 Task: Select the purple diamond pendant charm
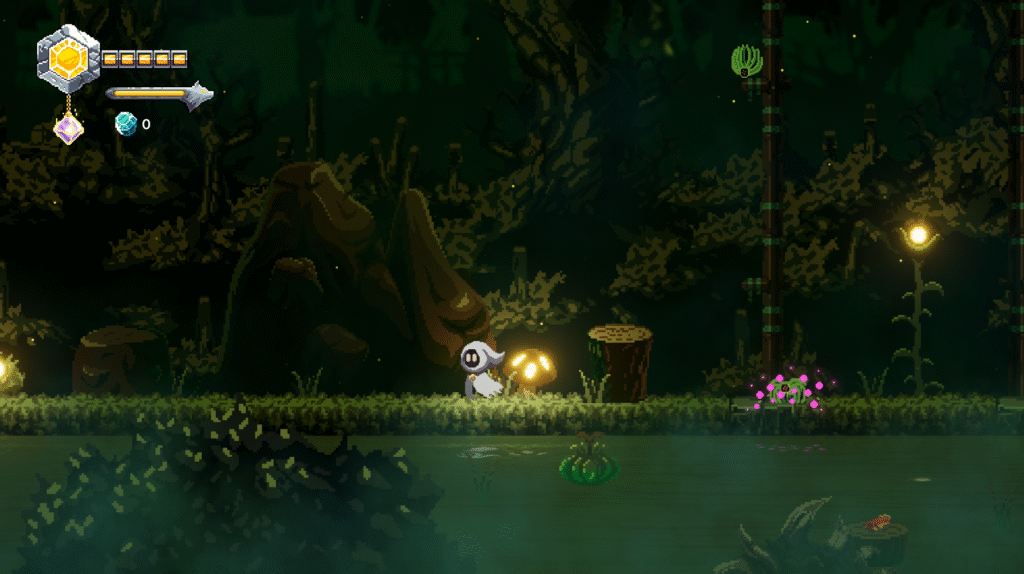tap(68, 128)
